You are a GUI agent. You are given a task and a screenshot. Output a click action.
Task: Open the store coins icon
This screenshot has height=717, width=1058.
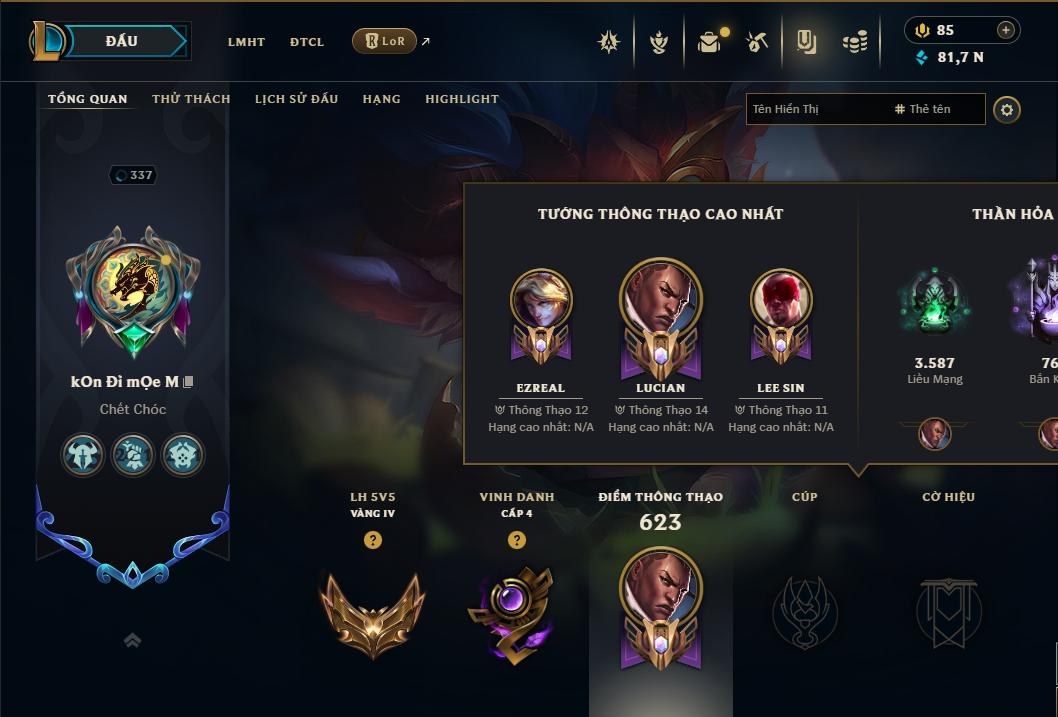click(854, 42)
